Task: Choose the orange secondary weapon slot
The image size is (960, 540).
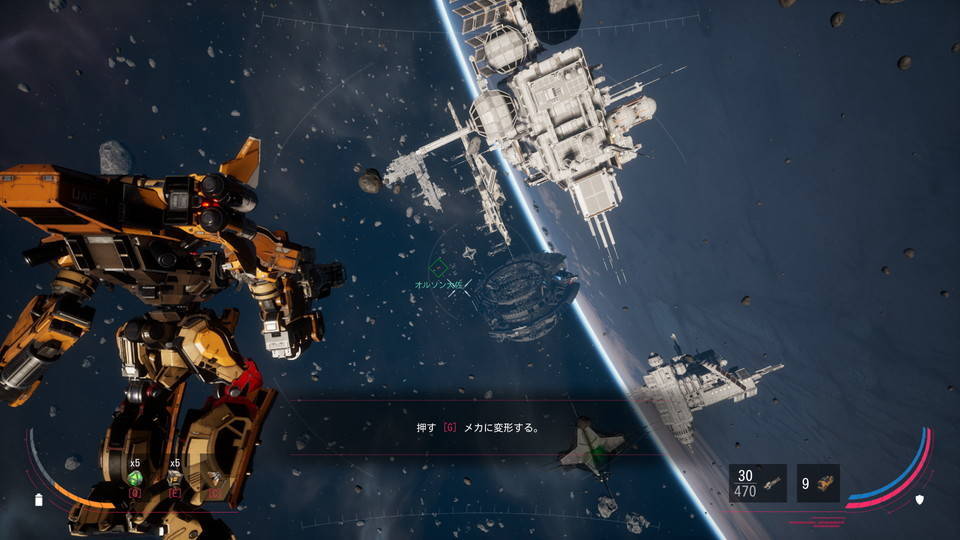Action: click(x=818, y=483)
